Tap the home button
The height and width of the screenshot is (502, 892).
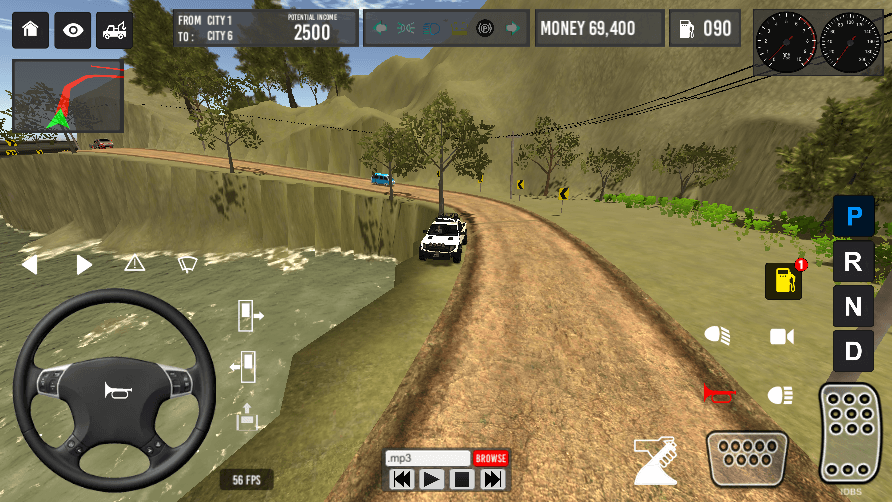(x=30, y=30)
